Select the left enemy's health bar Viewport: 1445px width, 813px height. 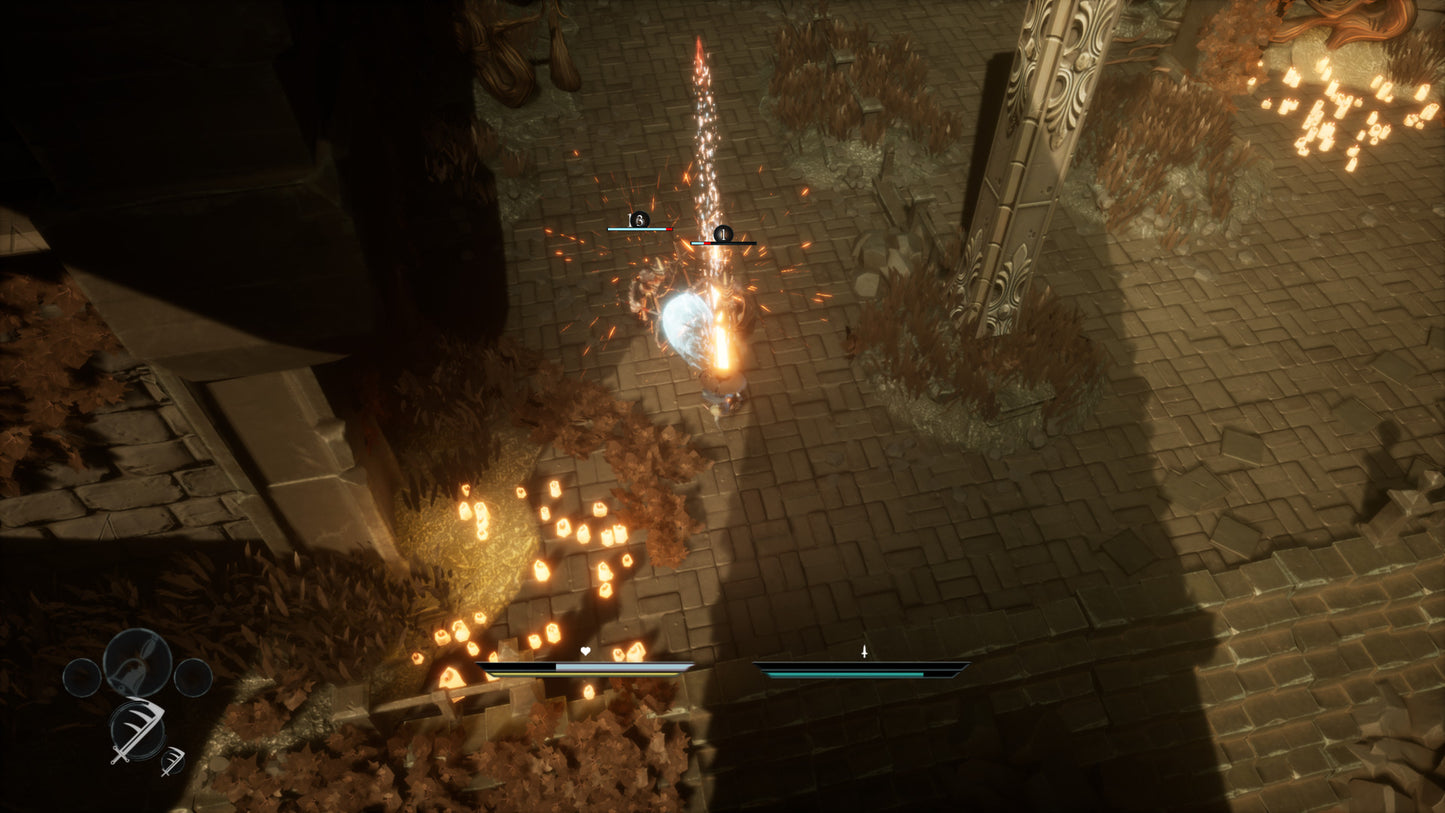pos(640,229)
